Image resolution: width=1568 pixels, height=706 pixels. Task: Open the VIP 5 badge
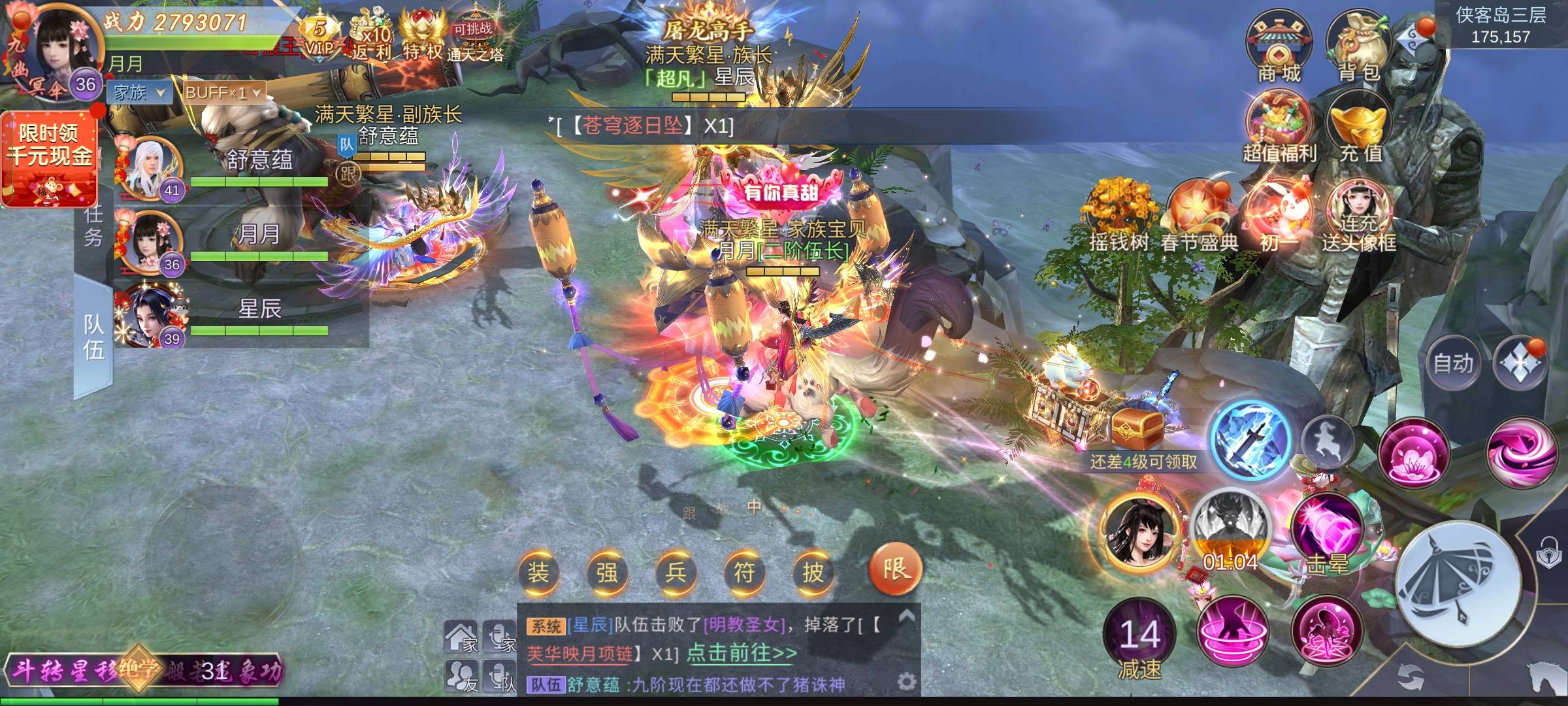pos(319,36)
